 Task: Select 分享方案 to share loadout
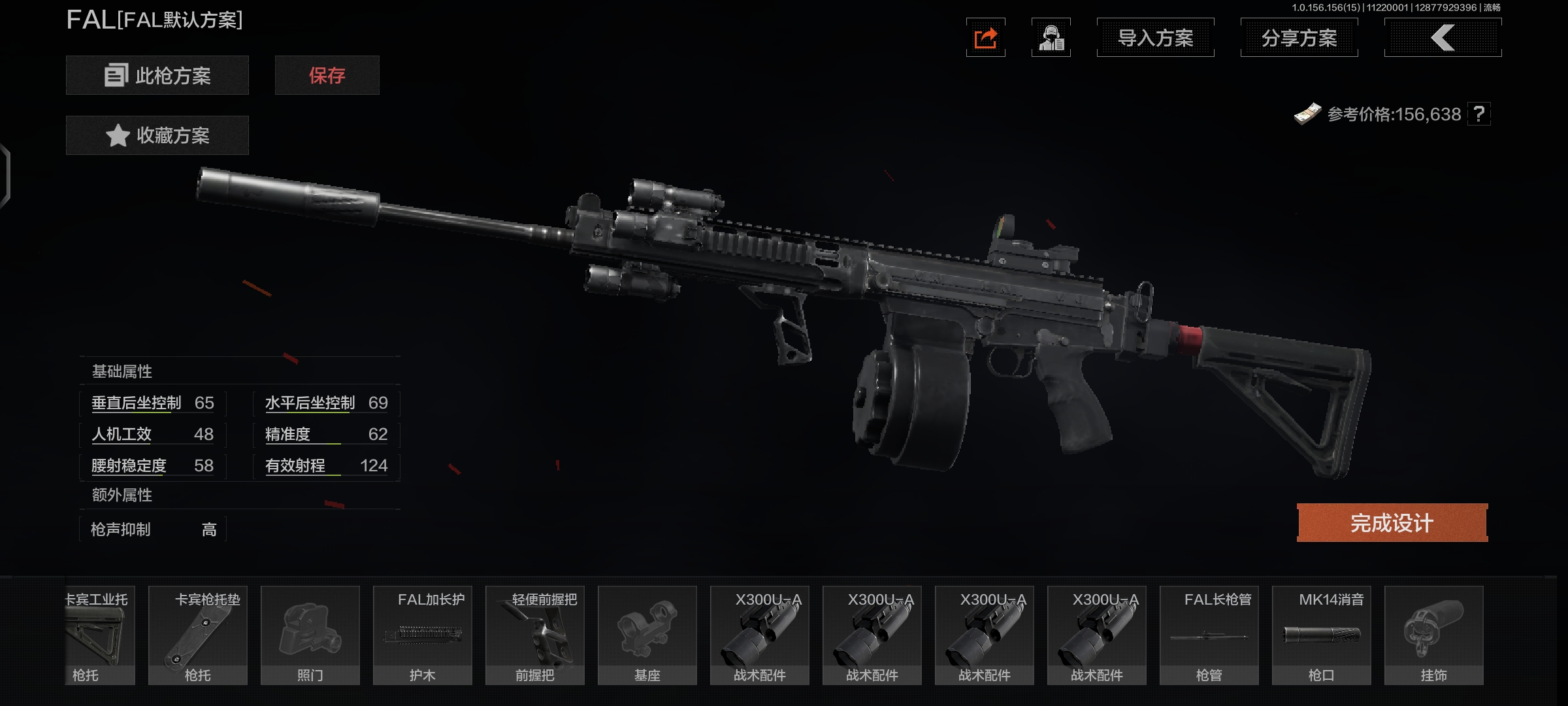point(1299,38)
